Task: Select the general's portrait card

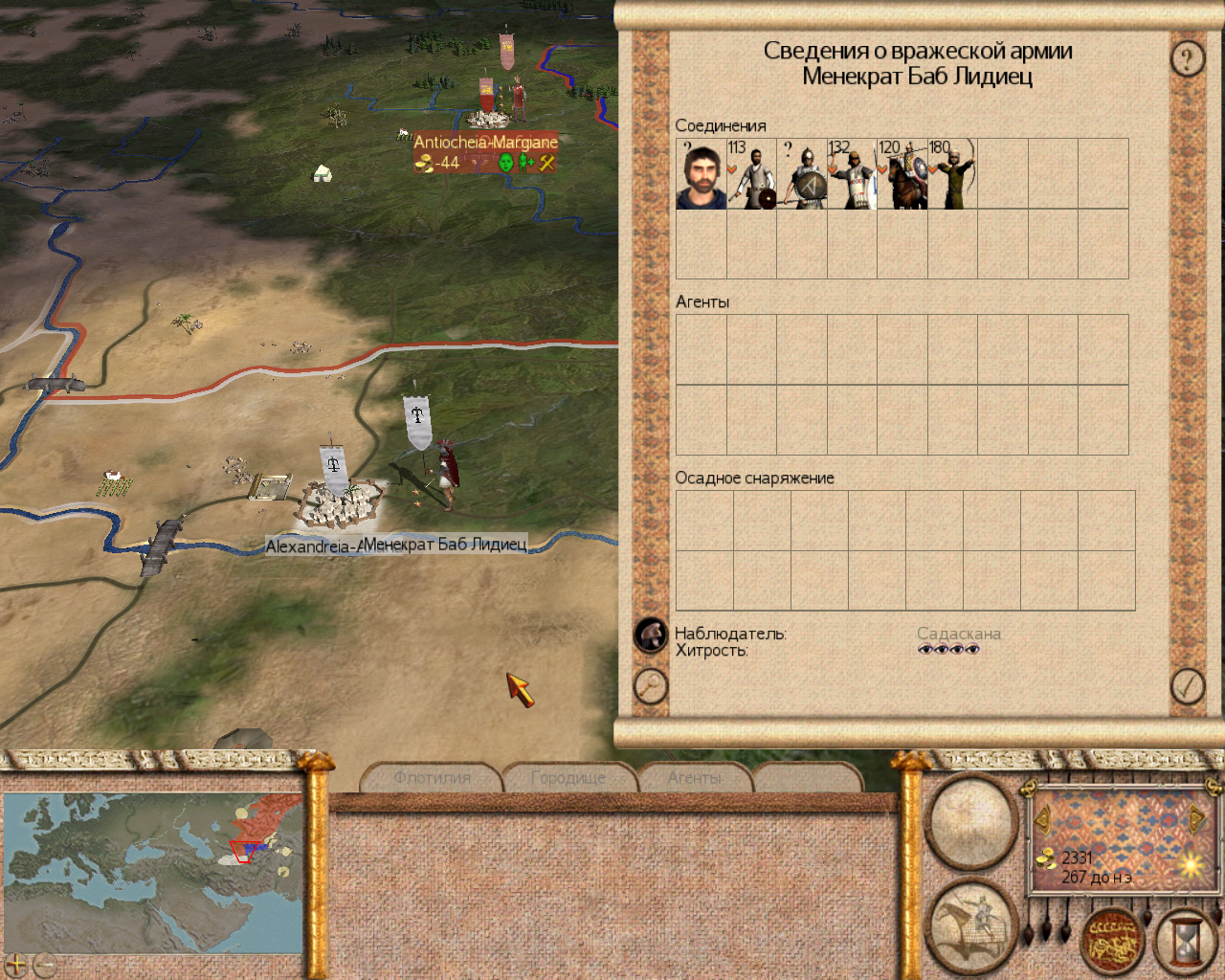Action: (x=702, y=174)
